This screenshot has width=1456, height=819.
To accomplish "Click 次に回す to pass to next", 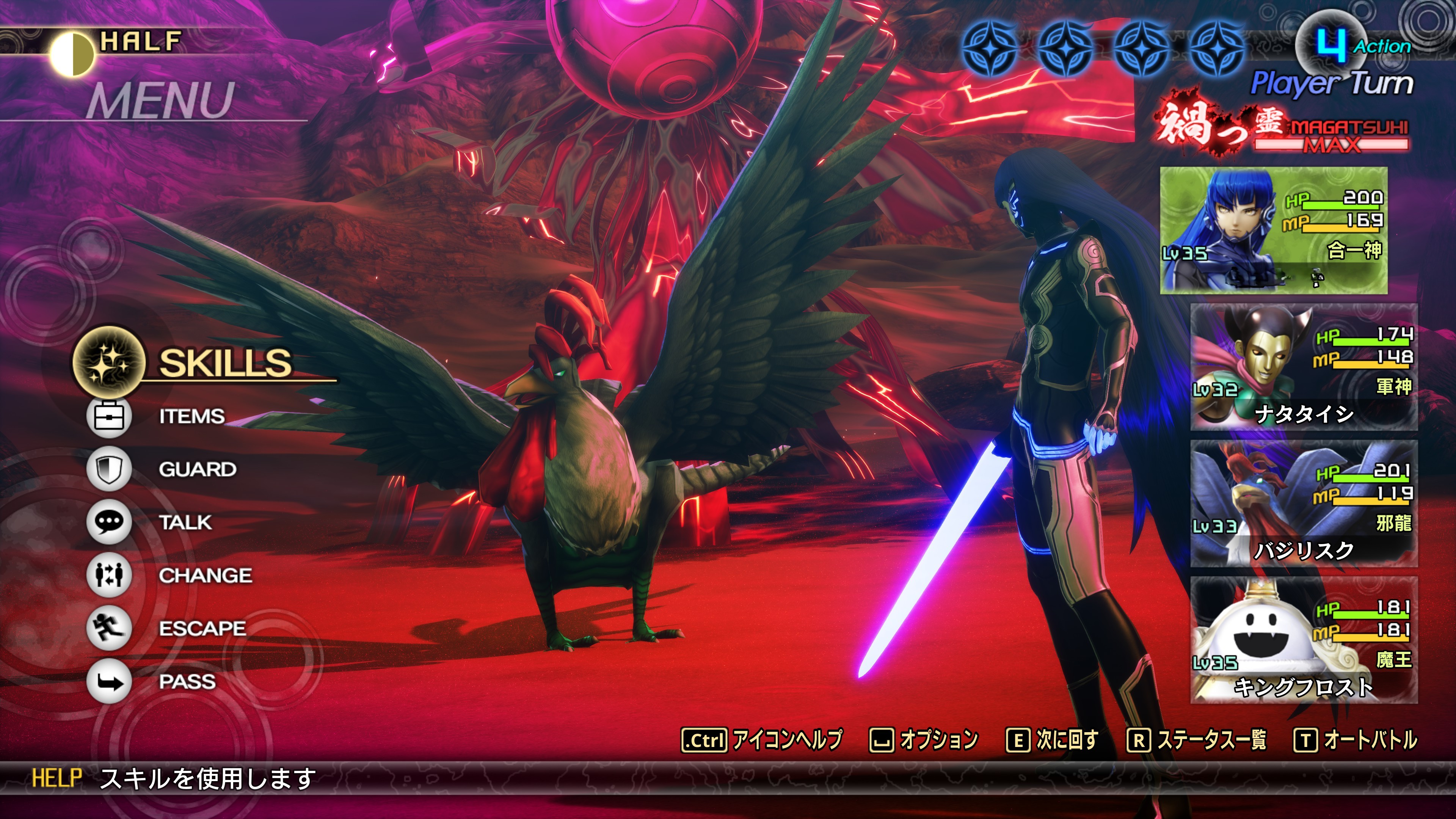I will [x=1052, y=739].
